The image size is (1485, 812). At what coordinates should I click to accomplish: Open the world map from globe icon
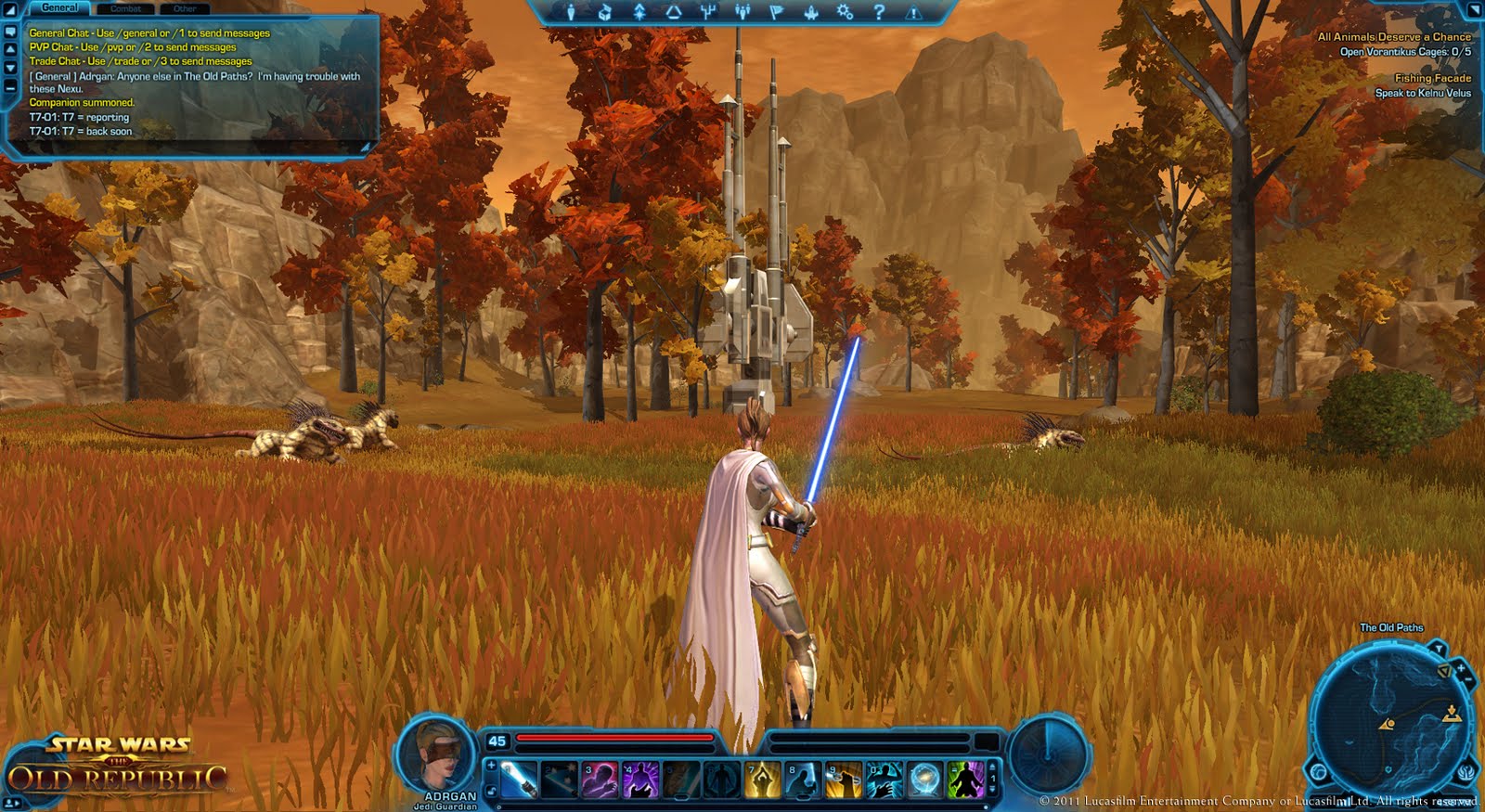(1319, 772)
